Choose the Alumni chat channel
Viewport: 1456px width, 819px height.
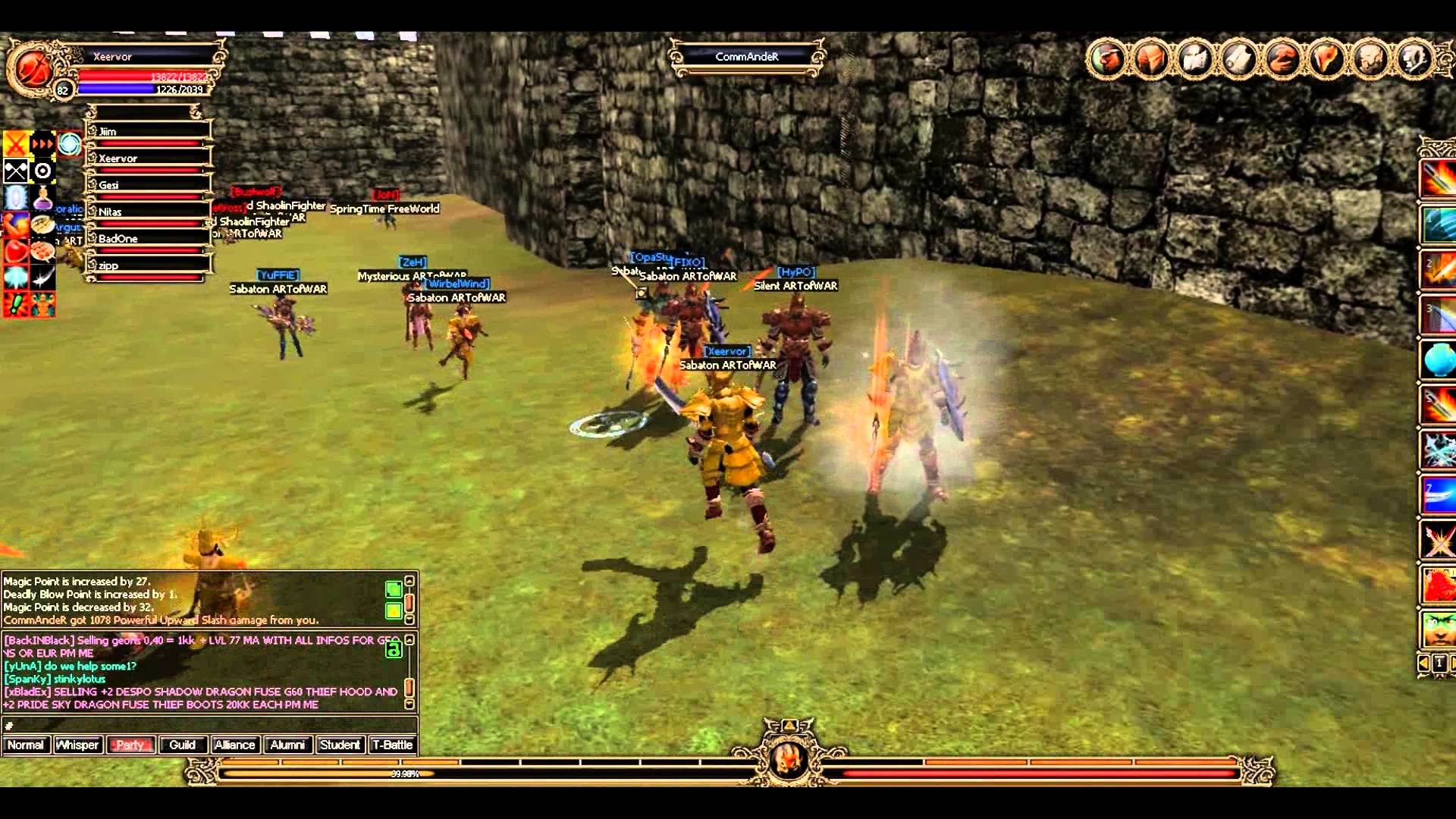(x=287, y=745)
